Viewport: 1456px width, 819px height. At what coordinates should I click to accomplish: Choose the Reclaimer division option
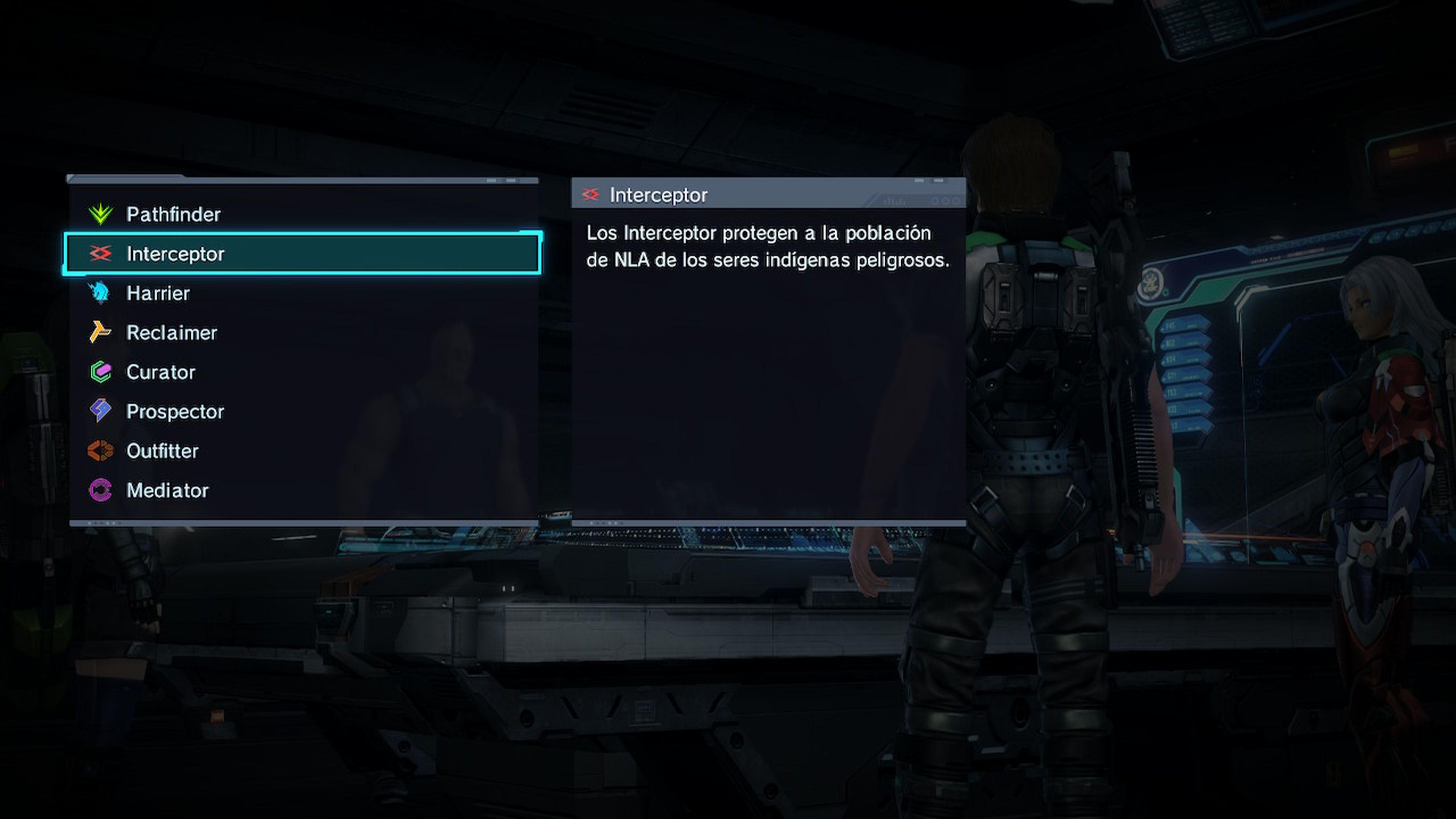(171, 333)
